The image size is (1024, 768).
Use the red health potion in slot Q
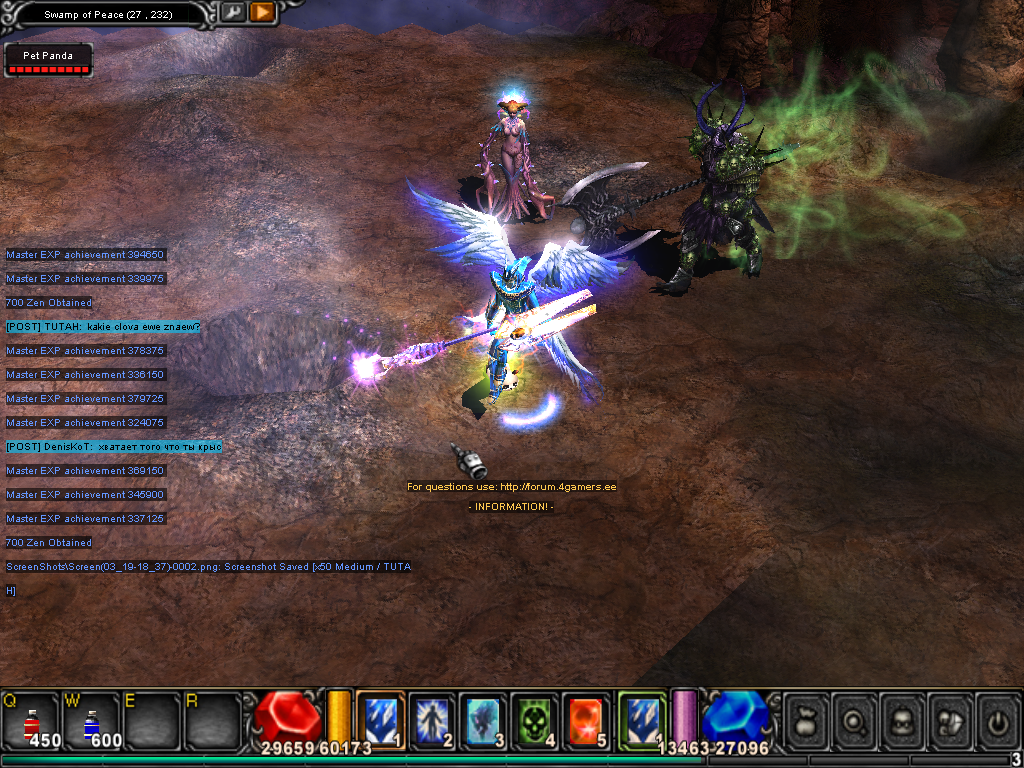[30, 720]
